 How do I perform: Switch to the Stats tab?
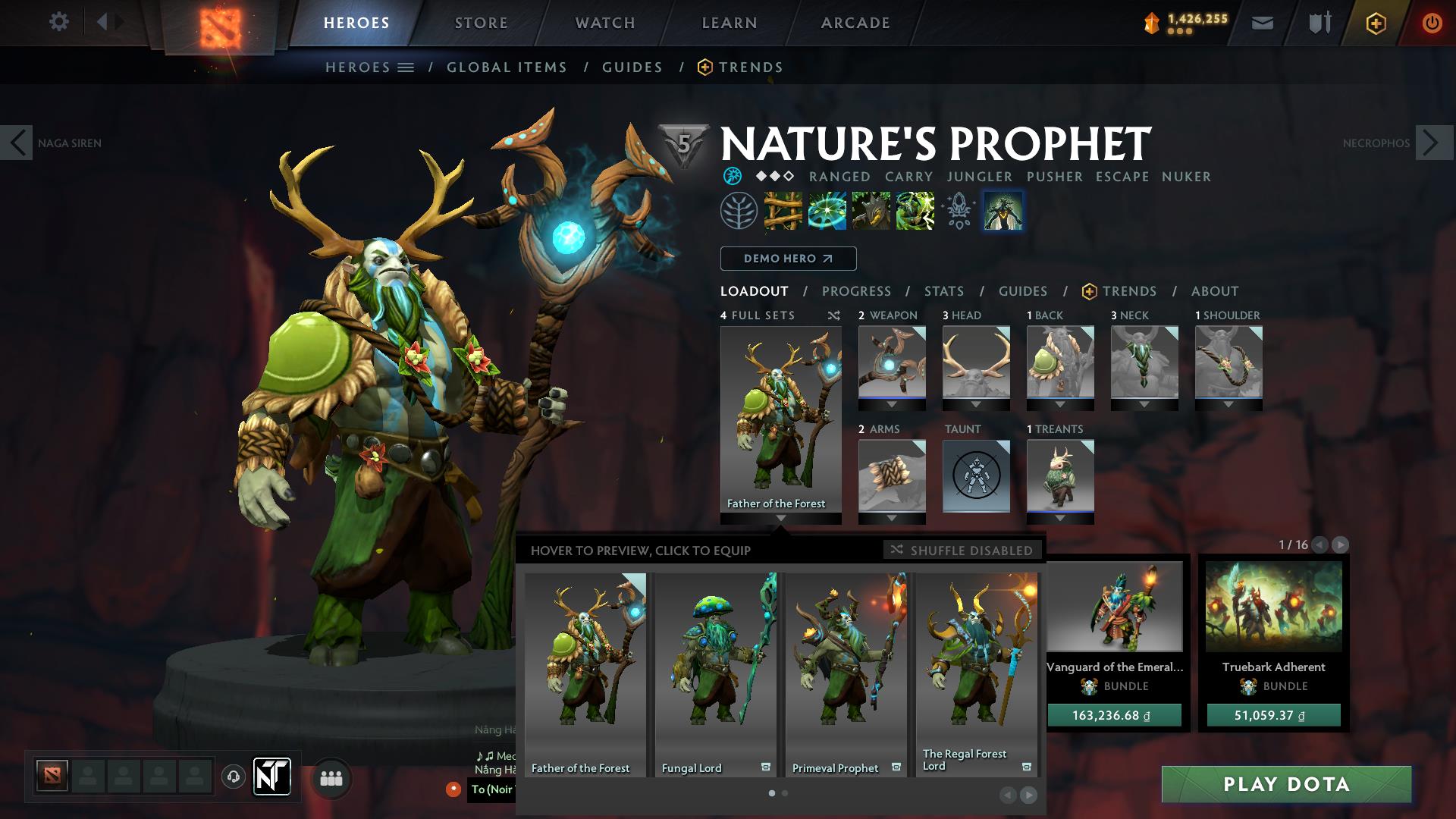[943, 290]
